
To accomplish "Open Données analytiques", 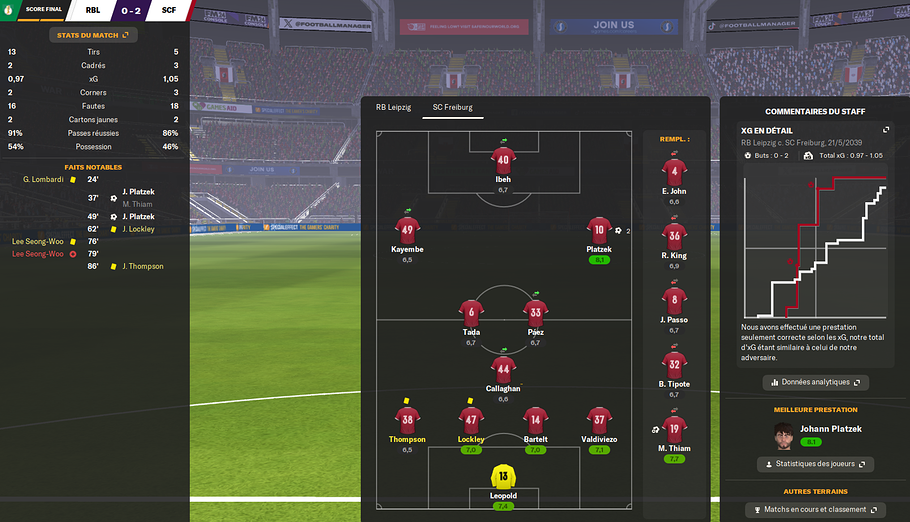I will point(815,382).
